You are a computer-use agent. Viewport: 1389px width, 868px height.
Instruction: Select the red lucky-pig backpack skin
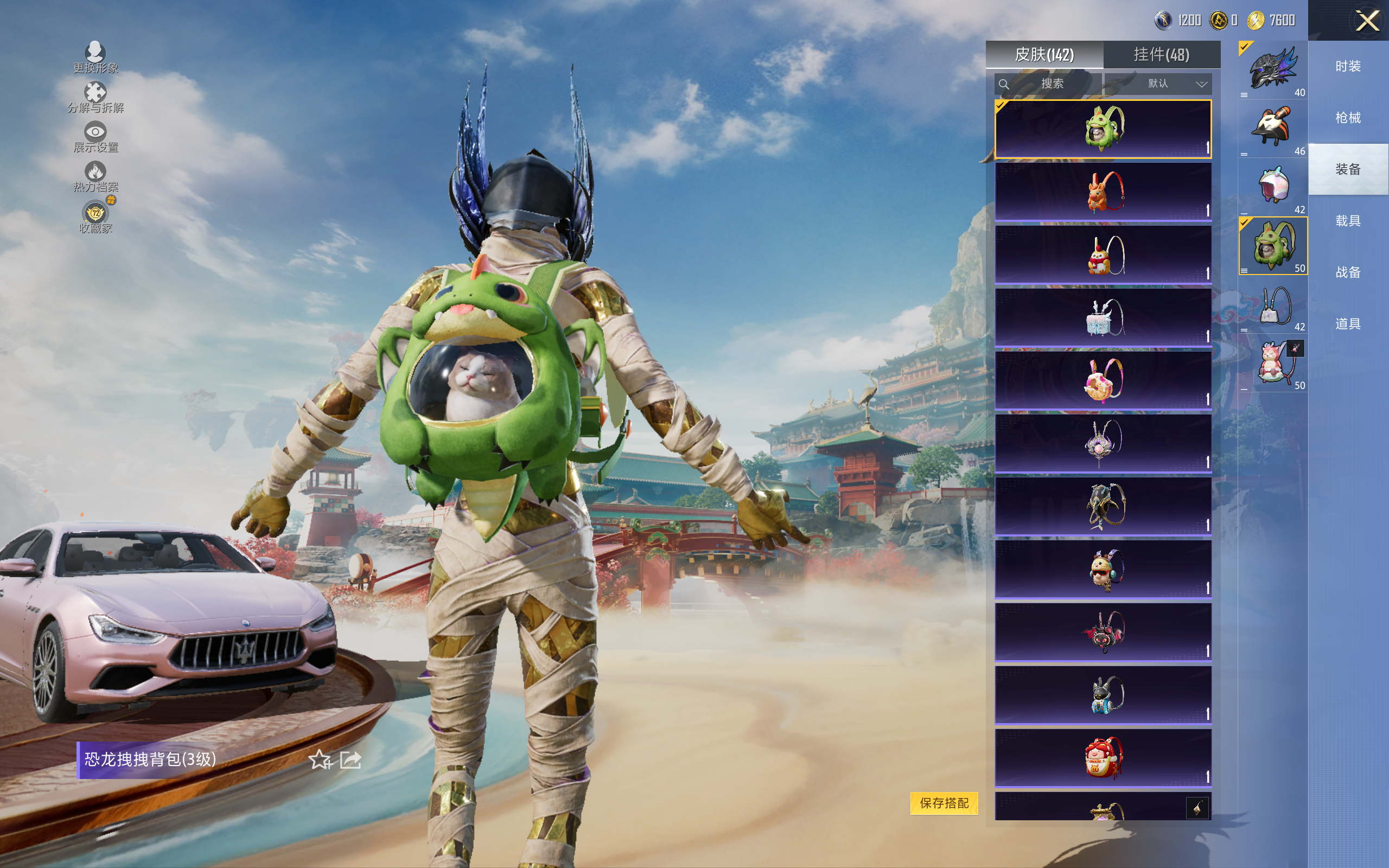click(x=1103, y=757)
